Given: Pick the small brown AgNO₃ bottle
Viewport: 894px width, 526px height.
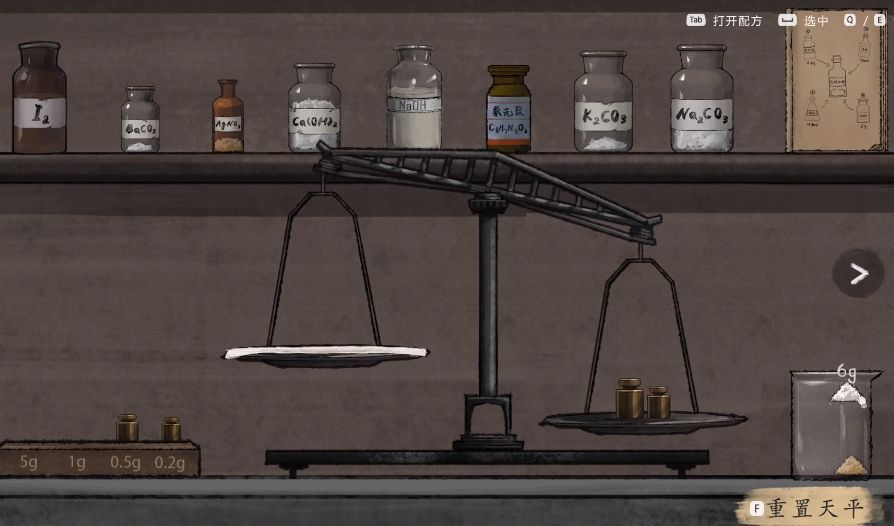Looking at the screenshot, I should coord(228,118).
